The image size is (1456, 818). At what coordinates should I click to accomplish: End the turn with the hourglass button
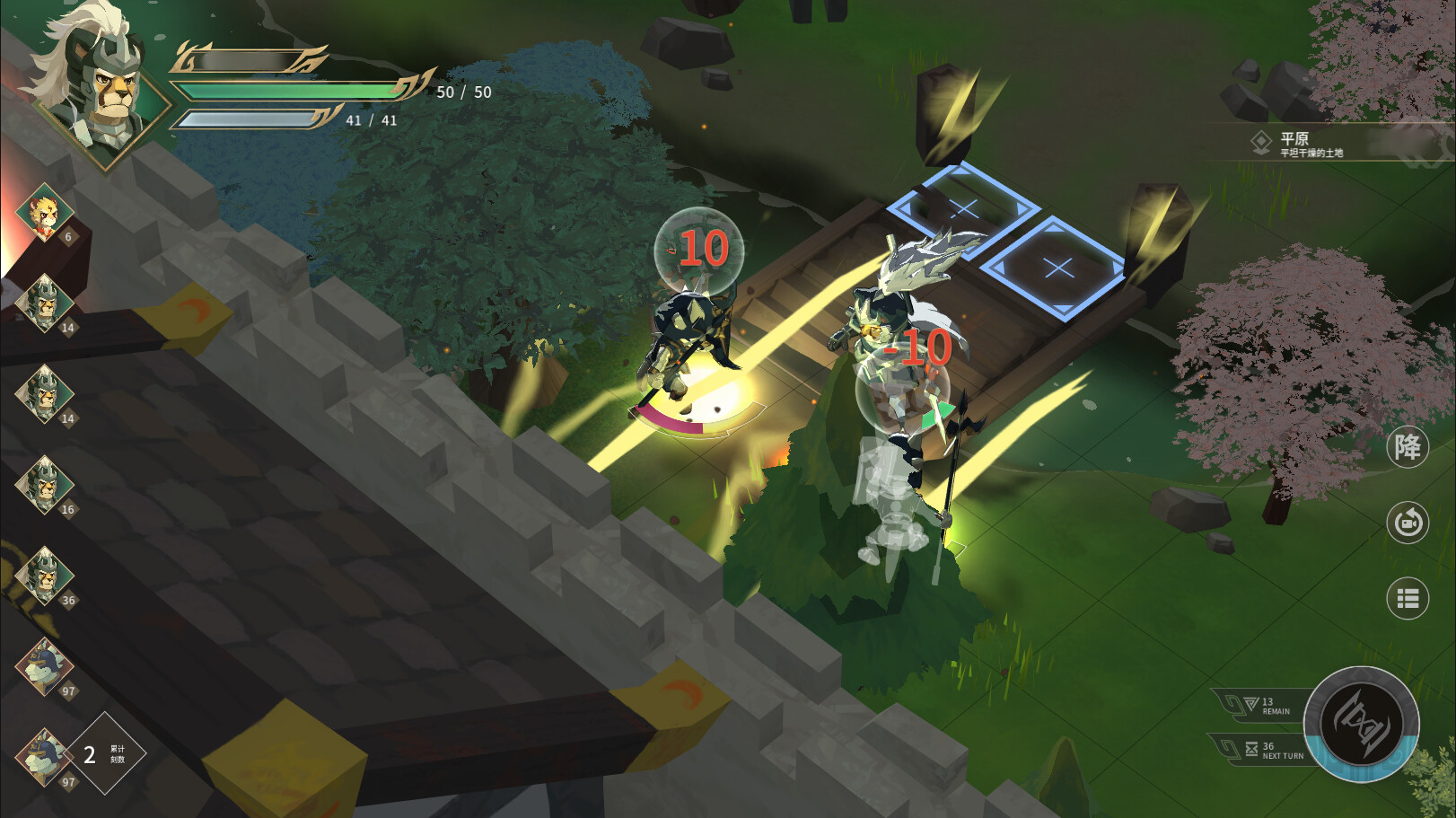[1361, 724]
